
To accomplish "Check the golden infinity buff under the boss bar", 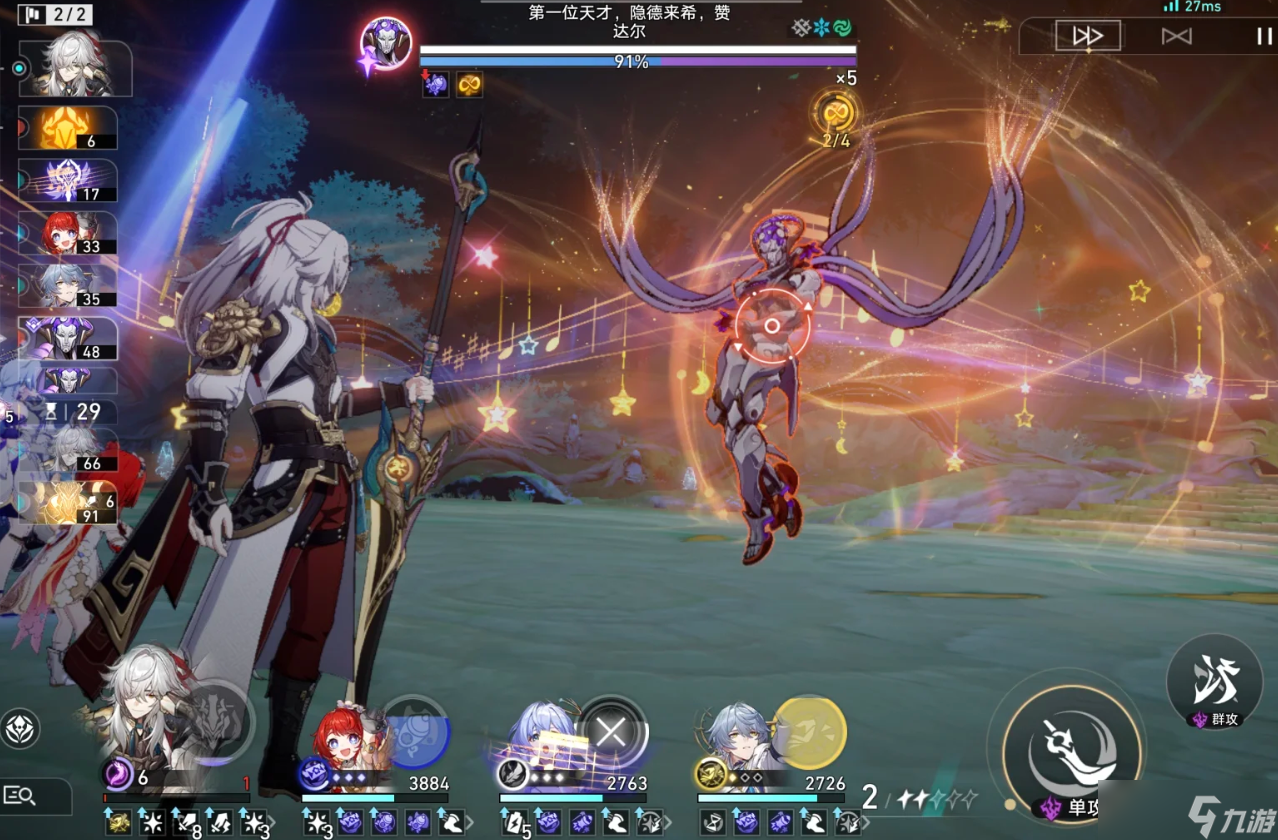I will coord(469,85).
